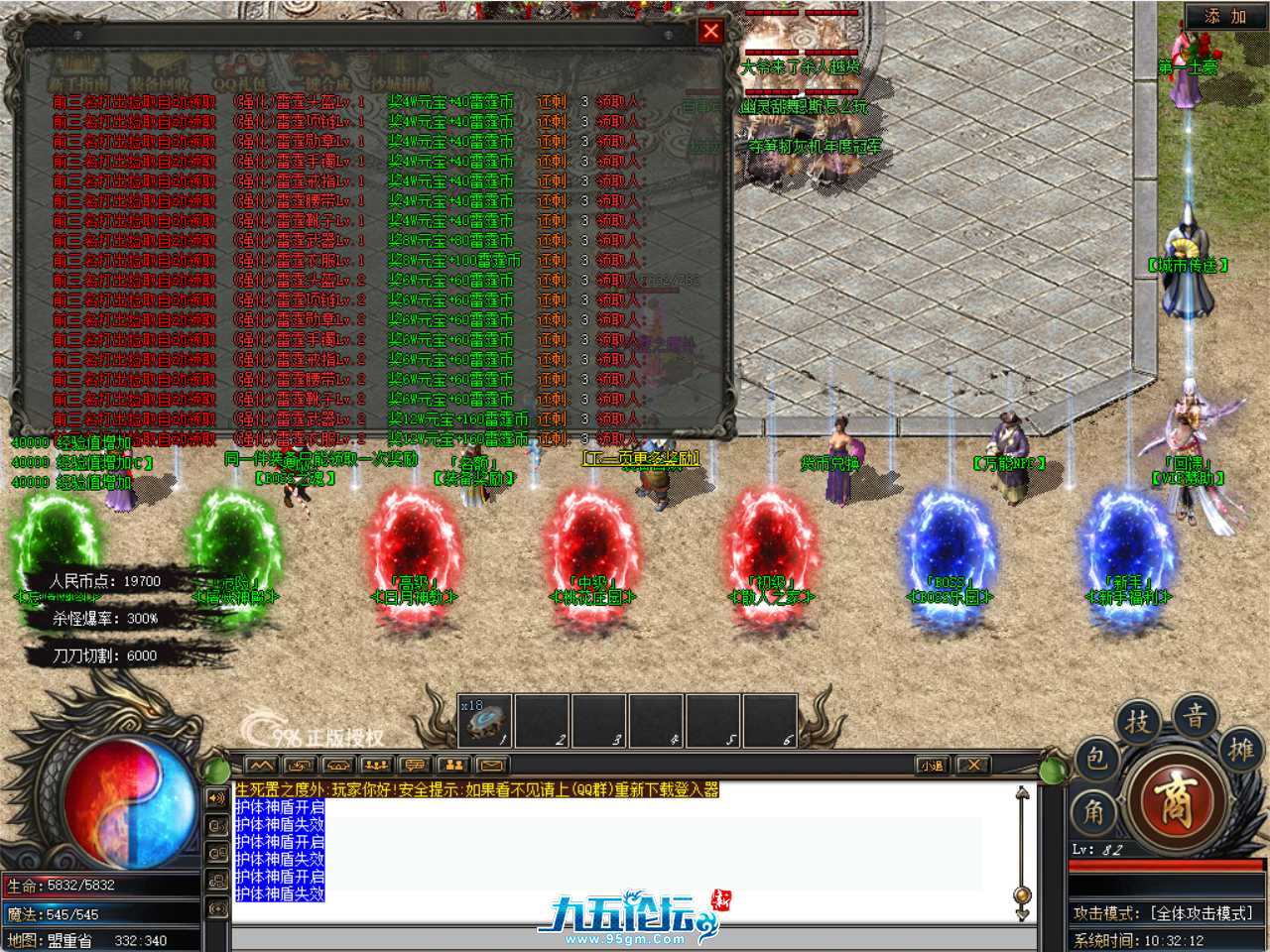Click the 添加 add button
This screenshot has width=1270, height=952.
click(1224, 16)
